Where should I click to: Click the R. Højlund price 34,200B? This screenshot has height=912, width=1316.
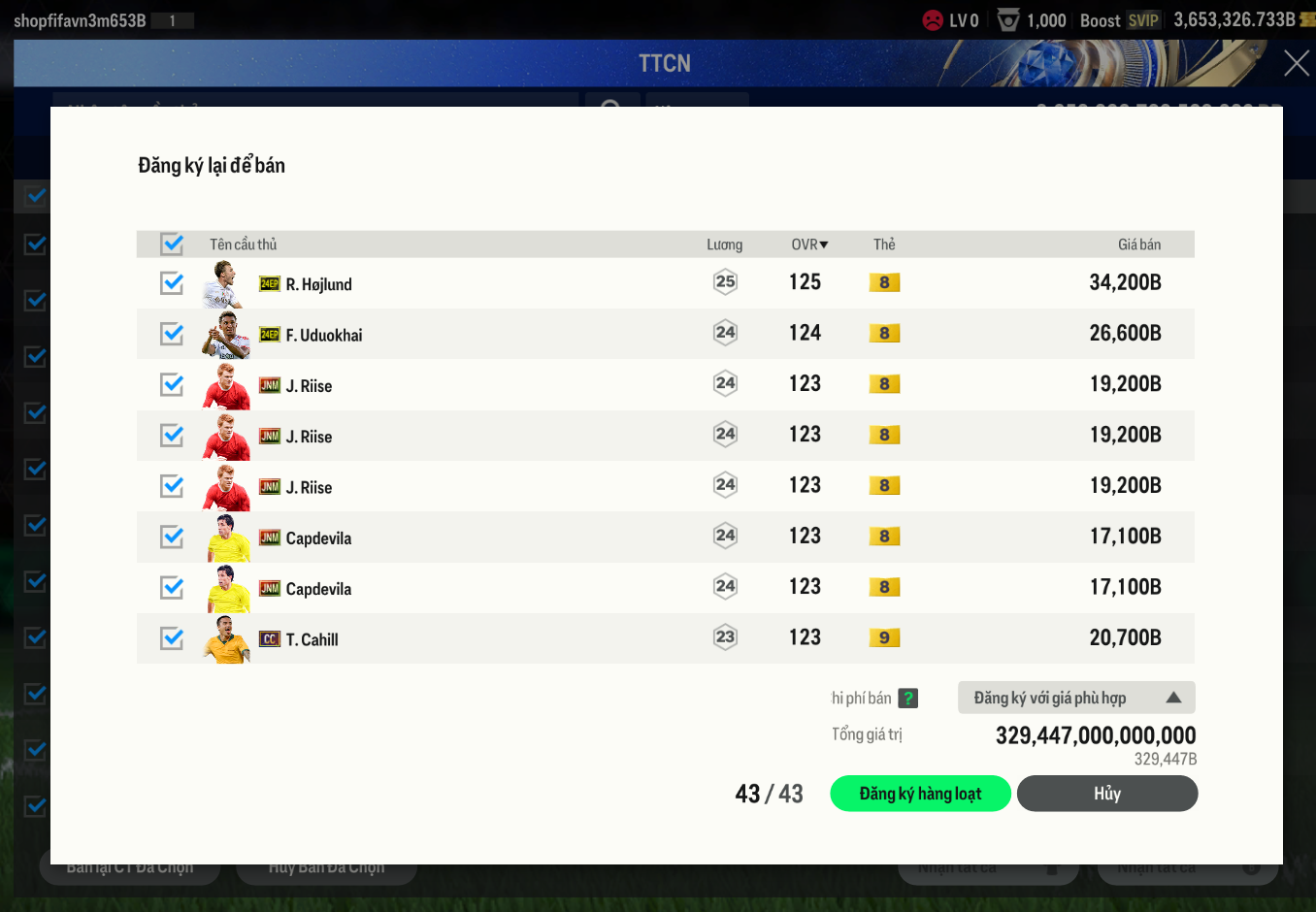[x=1125, y=282]
